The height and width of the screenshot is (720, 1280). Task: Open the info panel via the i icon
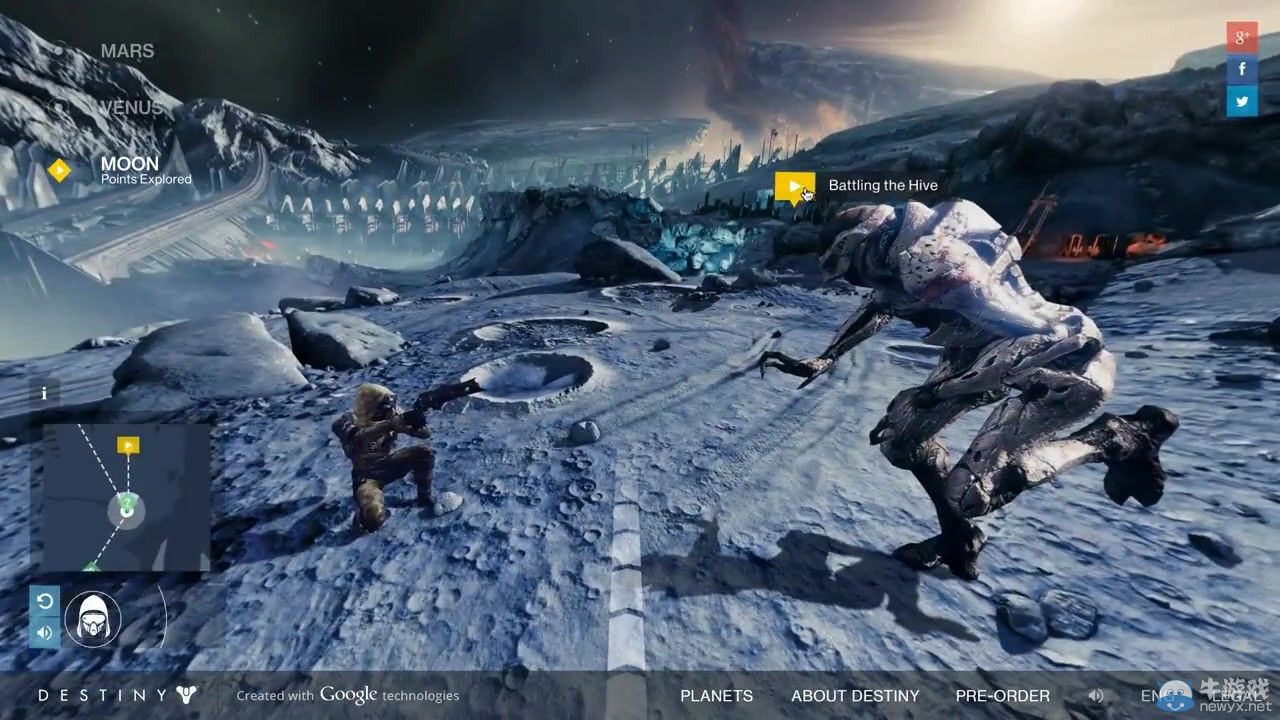pos(44,393)
